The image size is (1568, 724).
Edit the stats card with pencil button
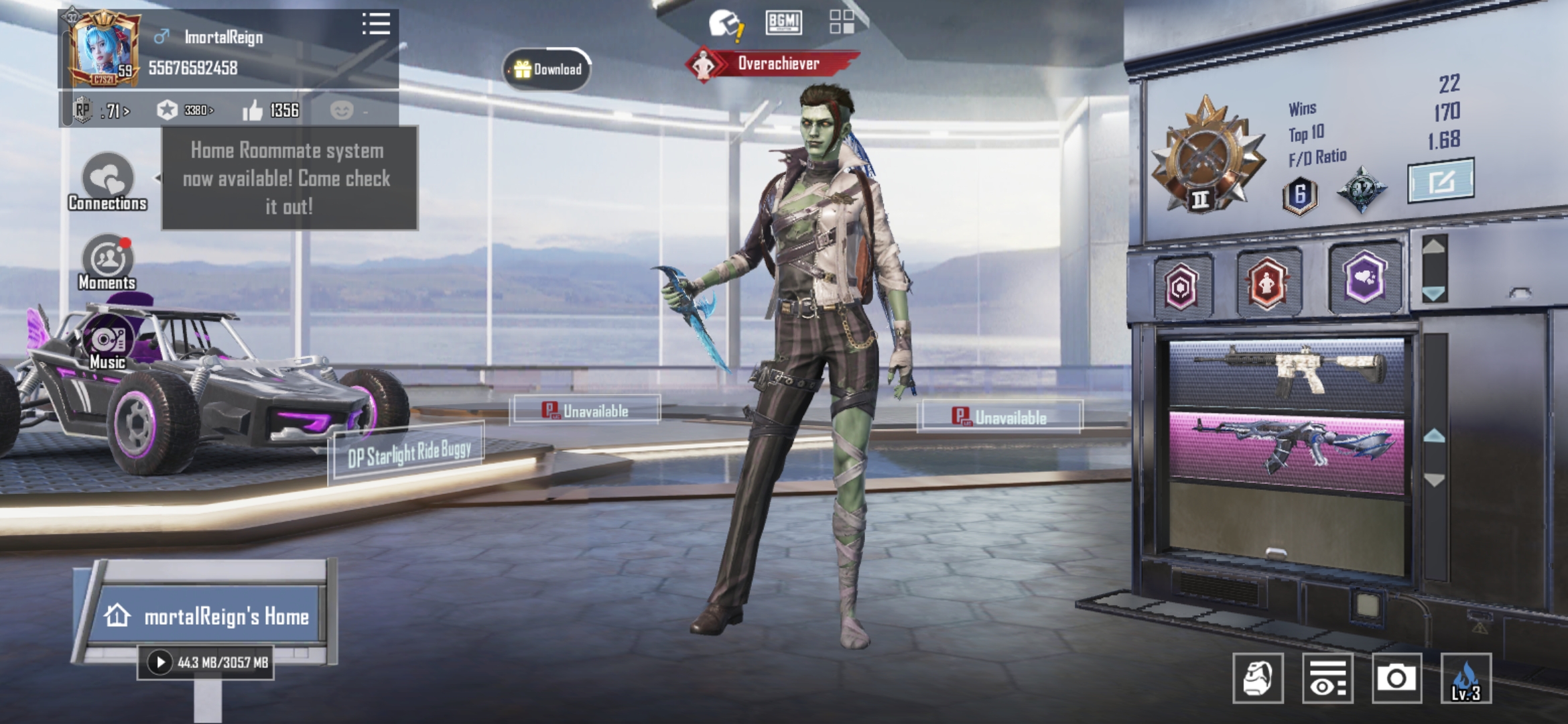[x=1440, y=180]
